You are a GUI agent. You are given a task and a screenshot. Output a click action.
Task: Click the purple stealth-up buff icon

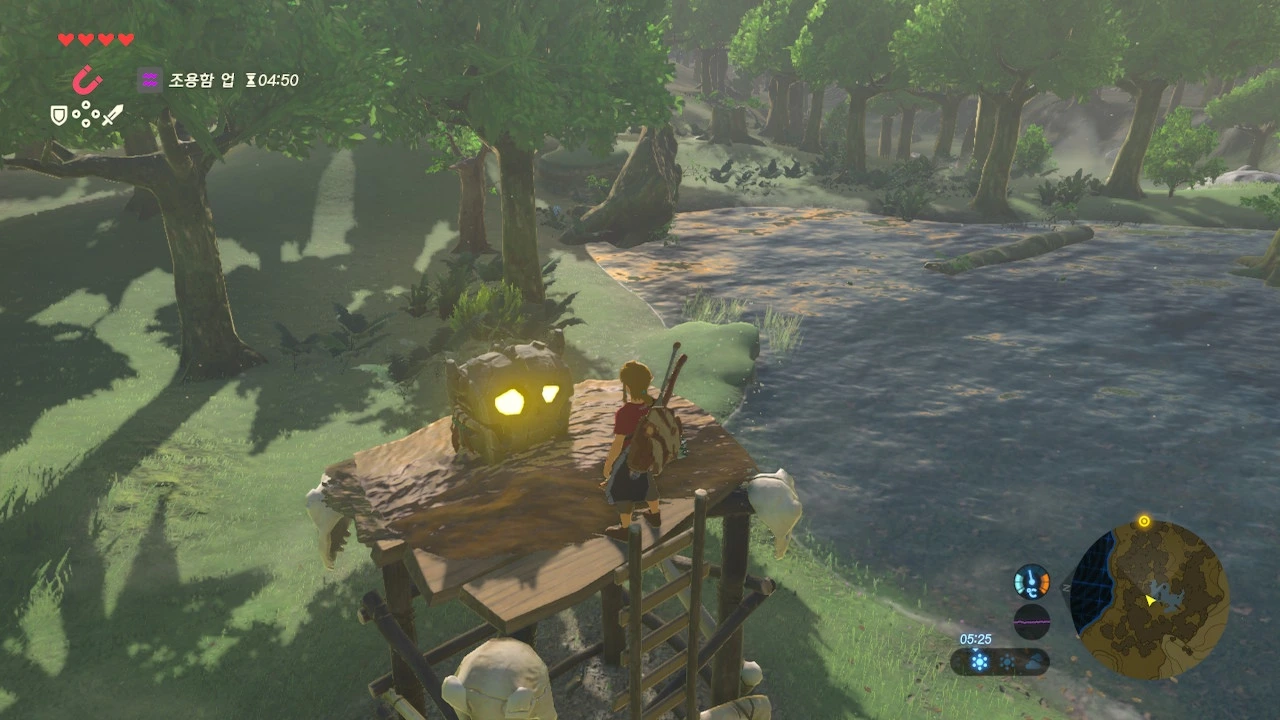coord(150,80)
